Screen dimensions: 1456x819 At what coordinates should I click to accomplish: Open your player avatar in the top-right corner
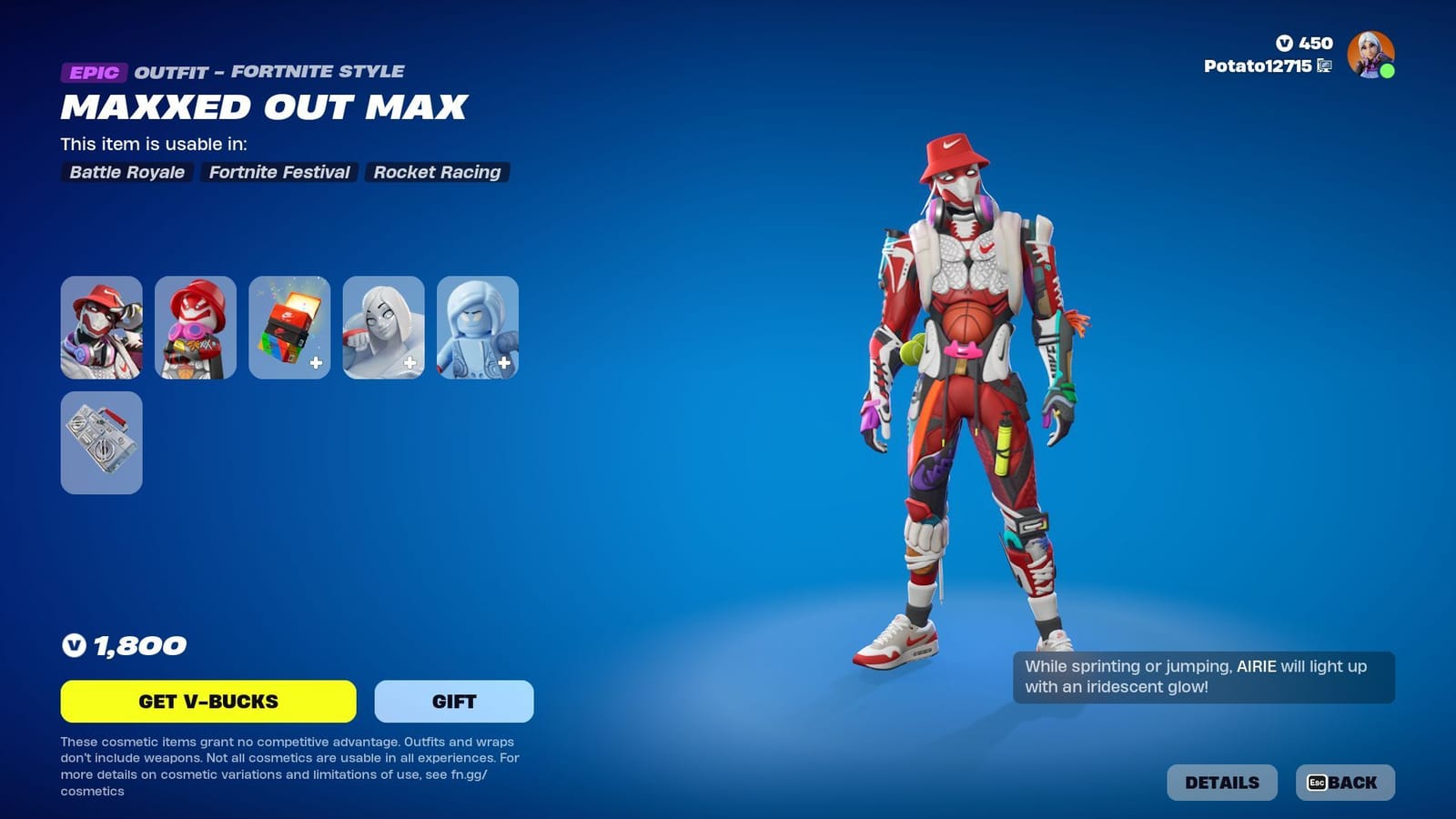[x=1372, y=55]
